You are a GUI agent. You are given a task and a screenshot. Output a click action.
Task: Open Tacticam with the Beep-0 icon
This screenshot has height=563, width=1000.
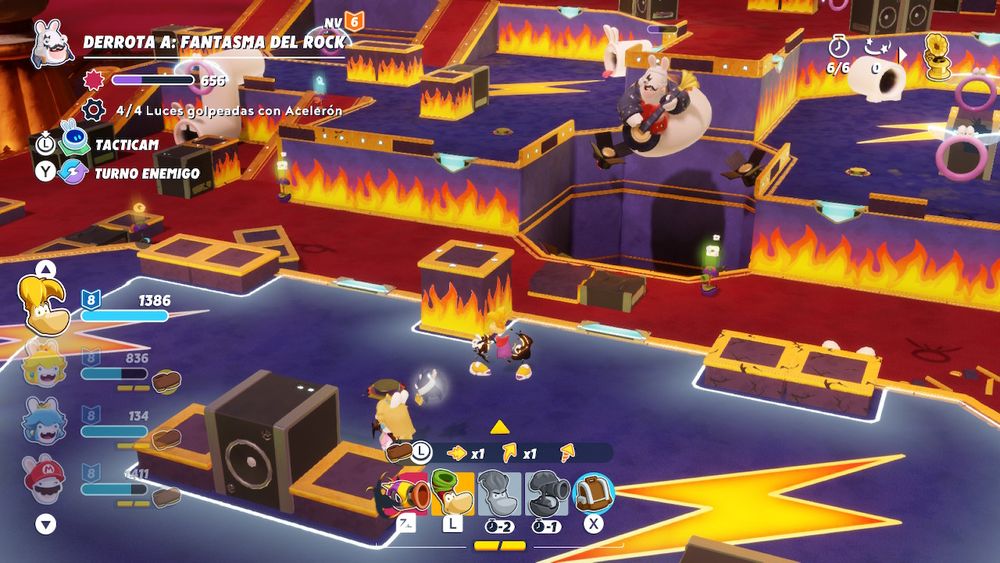(74, 143)
